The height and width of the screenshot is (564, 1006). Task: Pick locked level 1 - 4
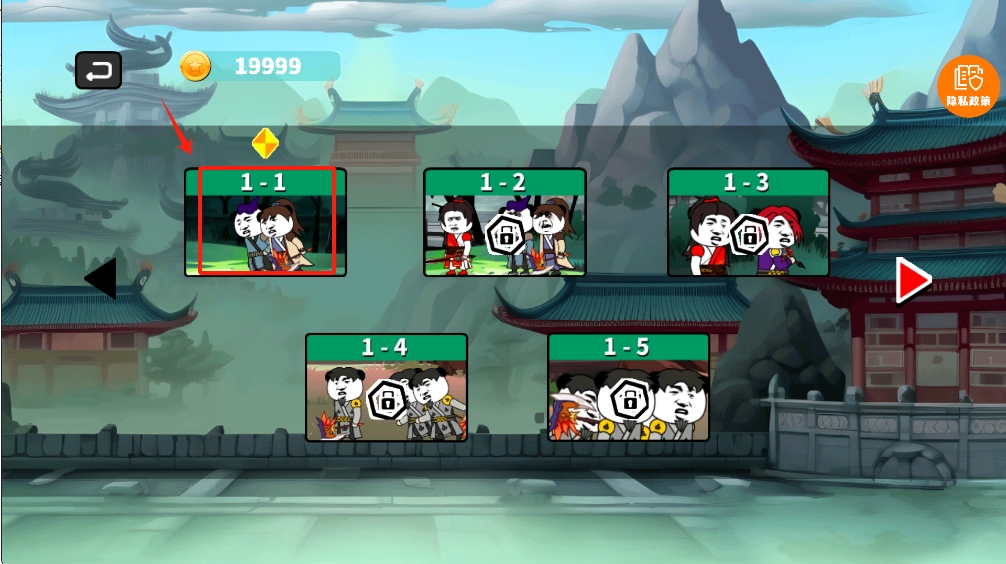[386, 388]
